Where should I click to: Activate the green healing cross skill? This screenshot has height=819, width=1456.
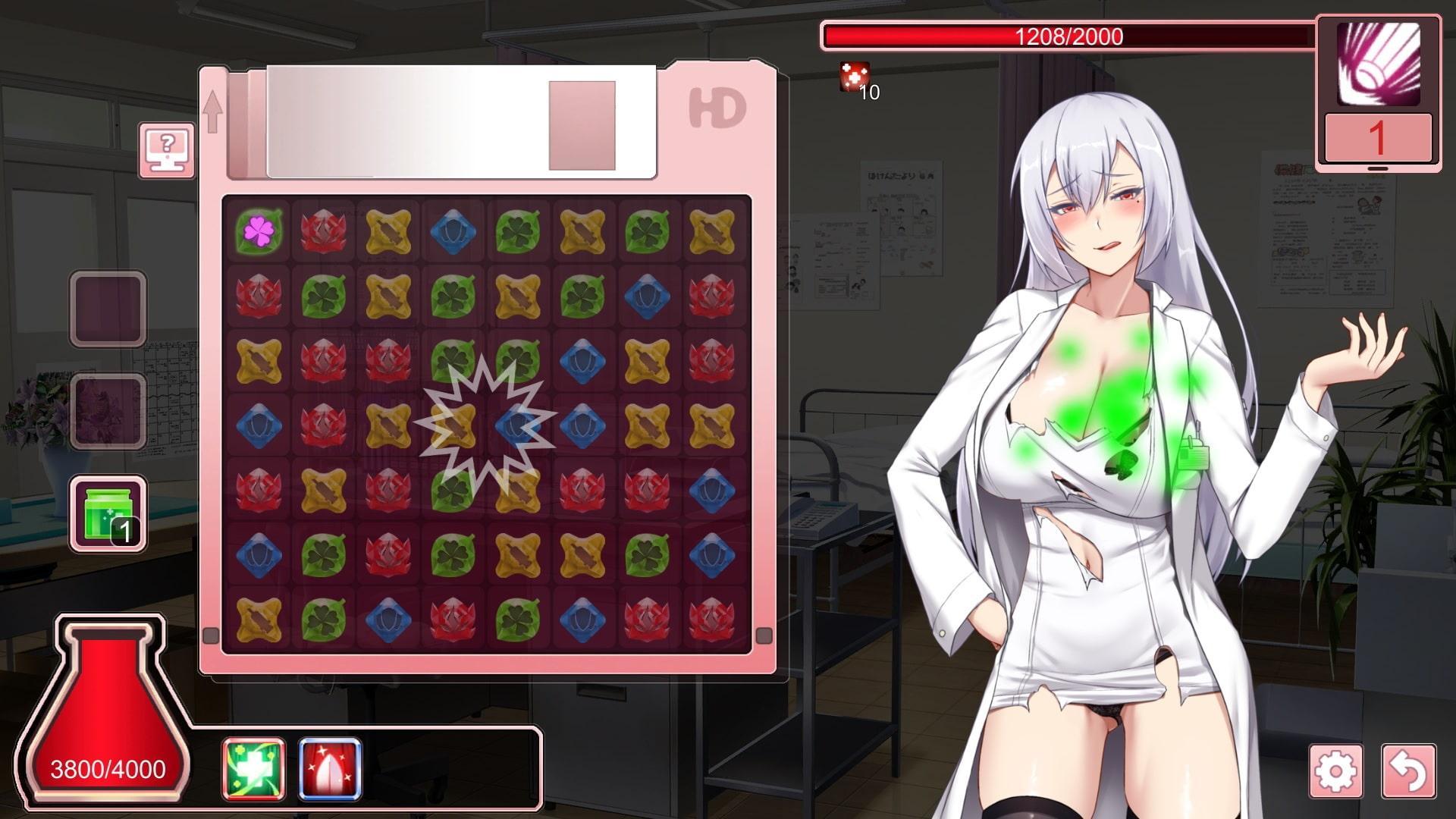coord(254,769)
